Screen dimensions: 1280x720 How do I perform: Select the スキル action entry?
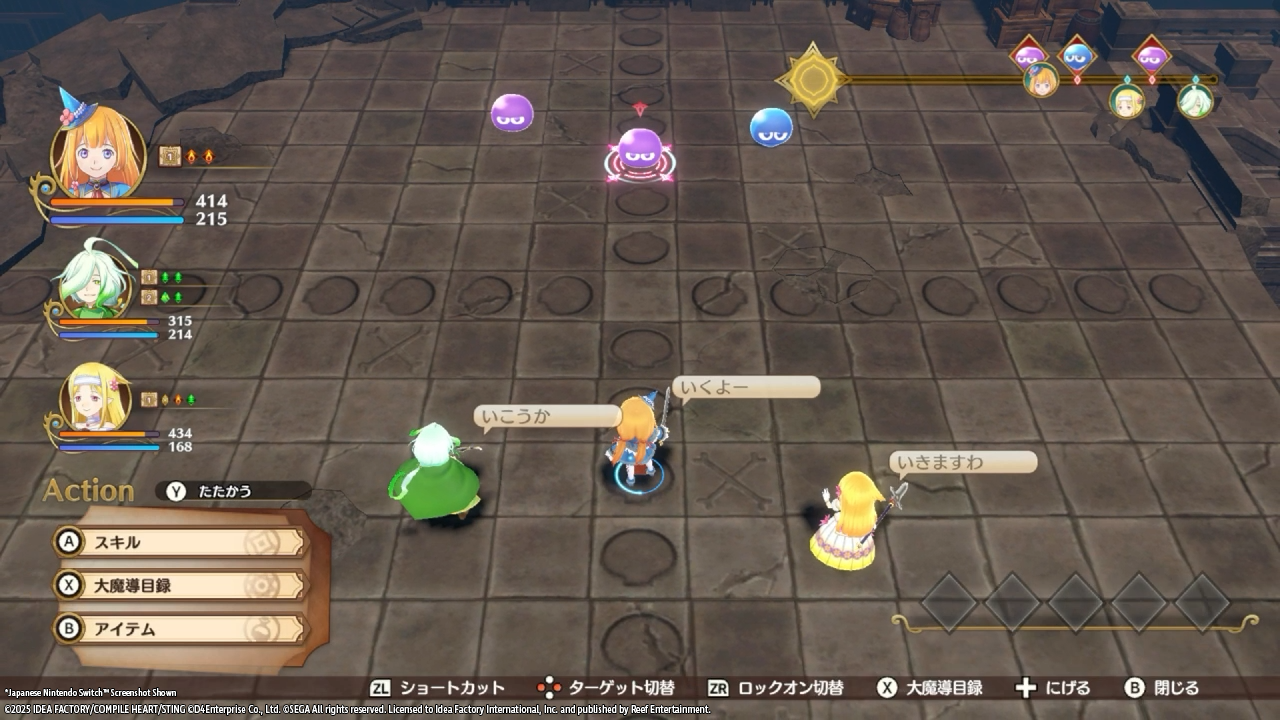(x=180, y=542)
